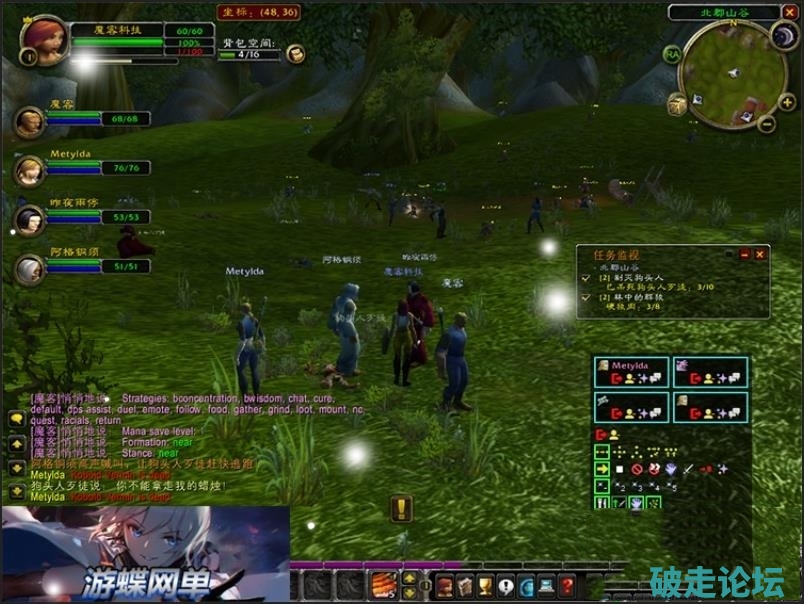This screenshot has width=804, height=604.
Task: Click the red question mark help button
Action: point(567,586)
